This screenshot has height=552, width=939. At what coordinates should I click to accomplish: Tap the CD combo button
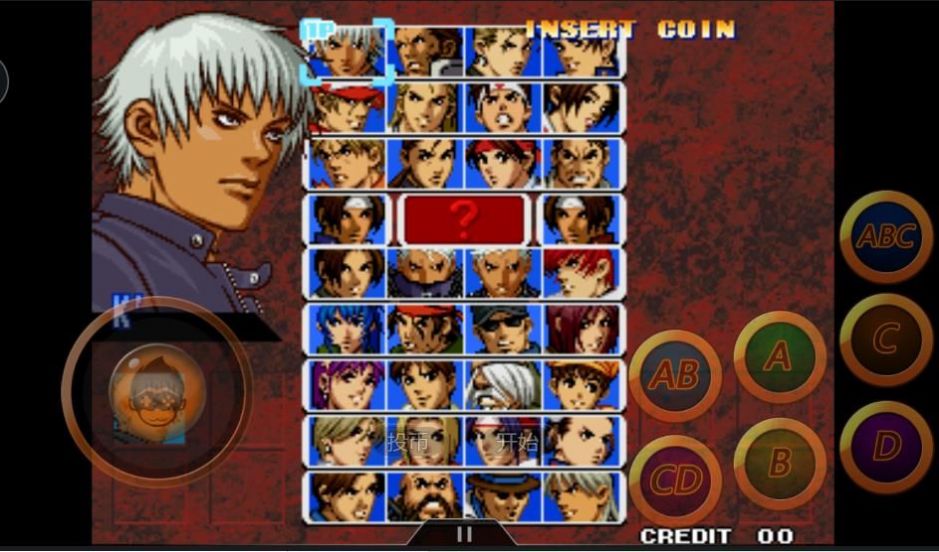coord(674,481)
